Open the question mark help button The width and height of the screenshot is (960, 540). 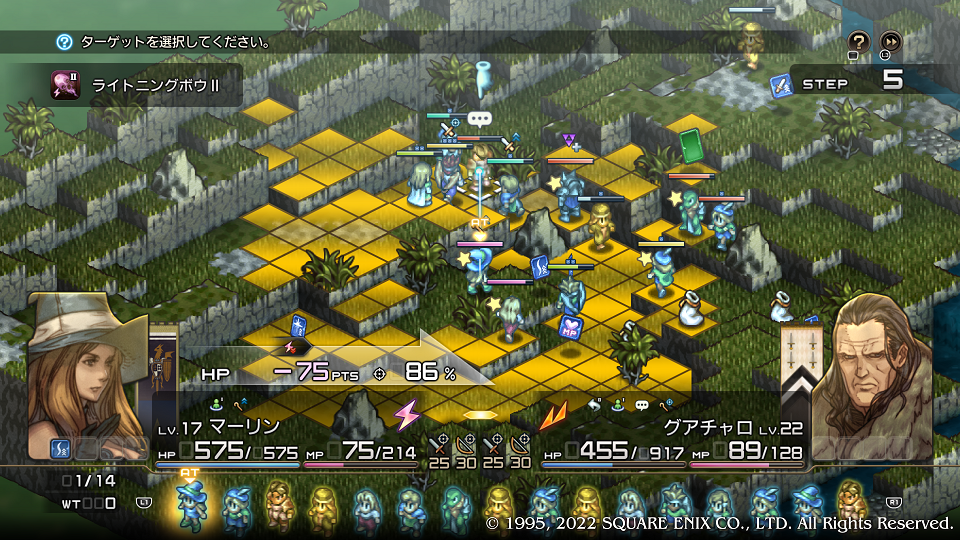(x=859, y=41)
